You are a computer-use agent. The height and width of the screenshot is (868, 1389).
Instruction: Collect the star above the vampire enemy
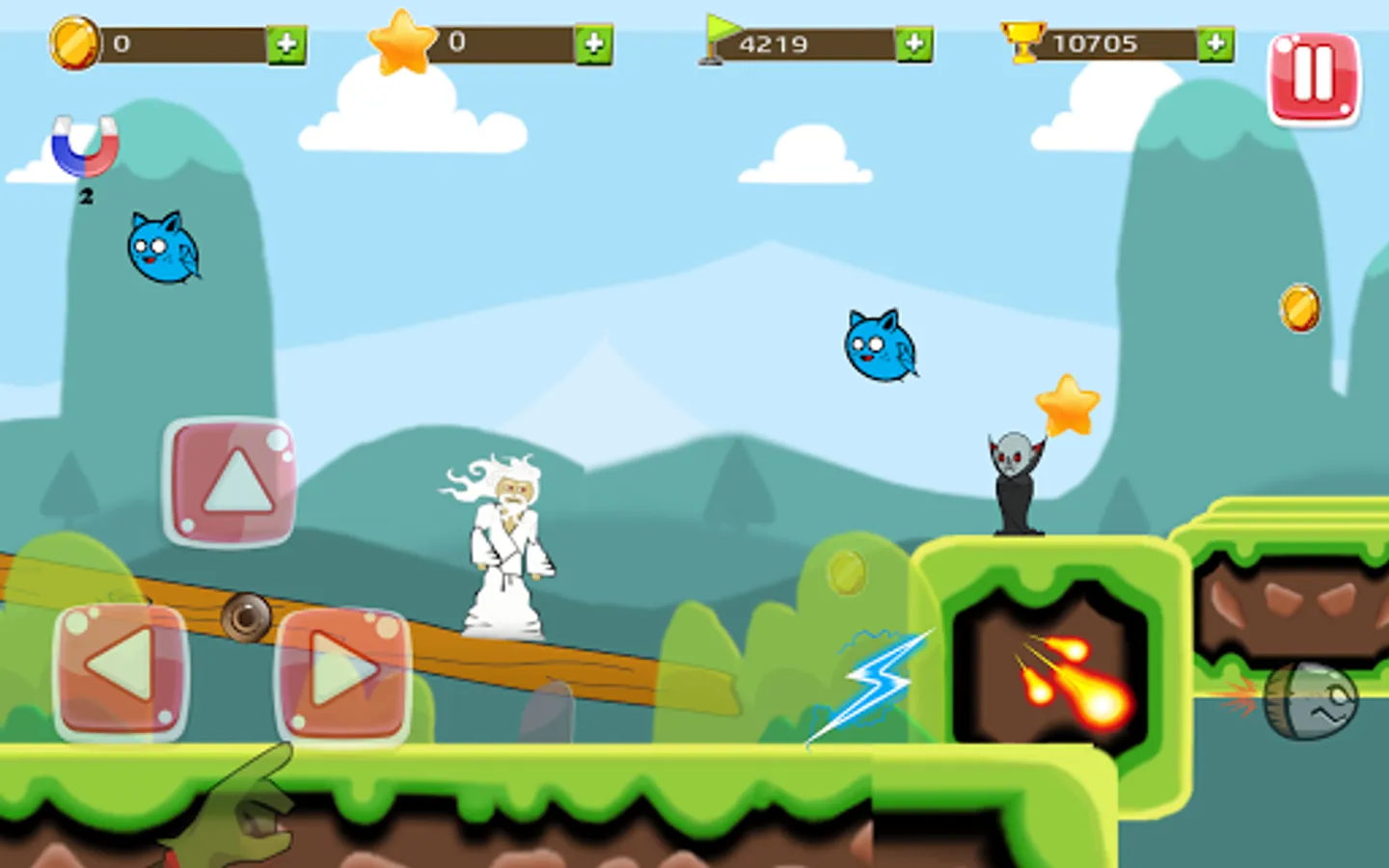[1067, 405]
